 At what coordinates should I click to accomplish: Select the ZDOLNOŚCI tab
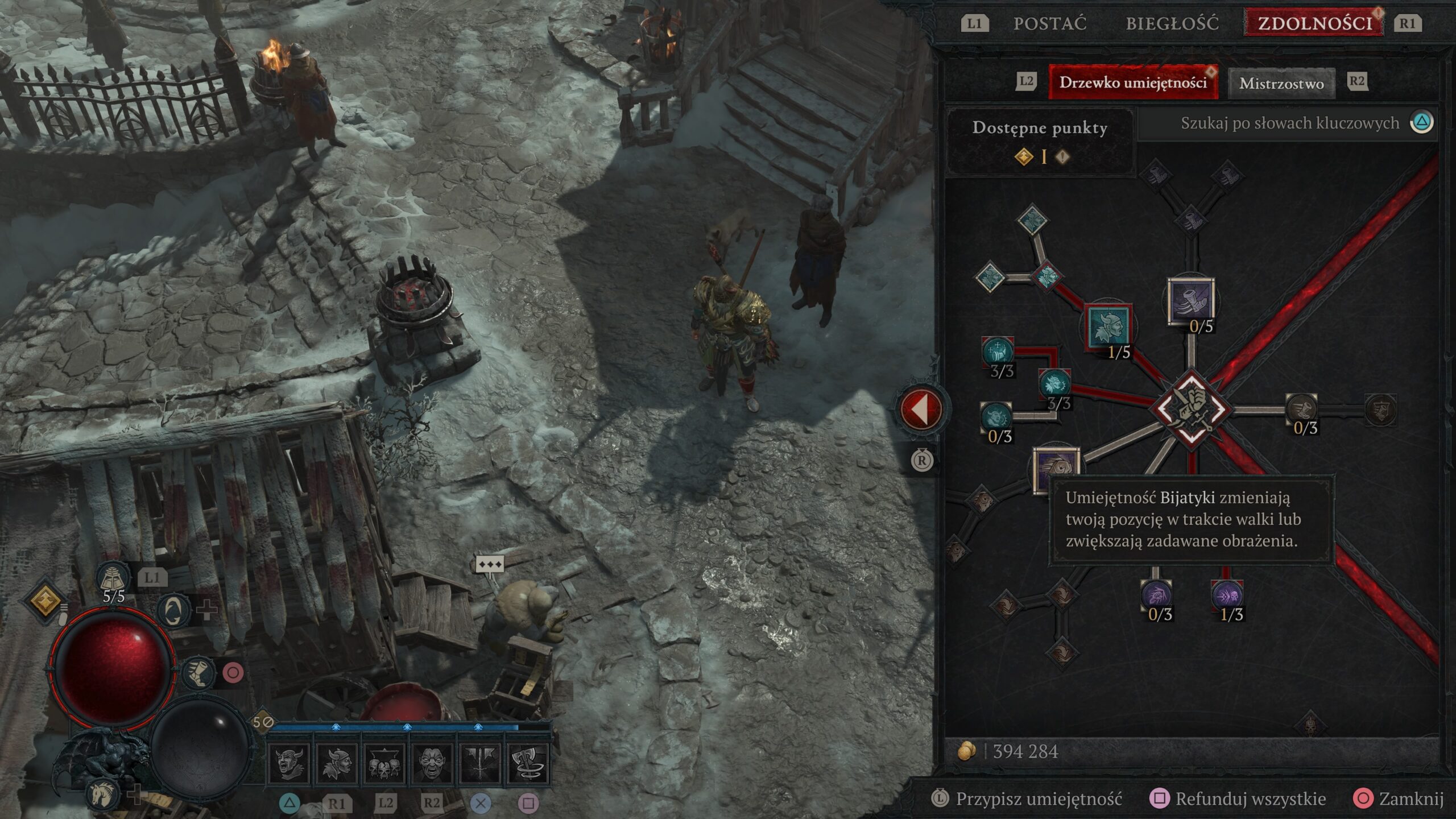pyautogui.click(x=1314, y=24)
